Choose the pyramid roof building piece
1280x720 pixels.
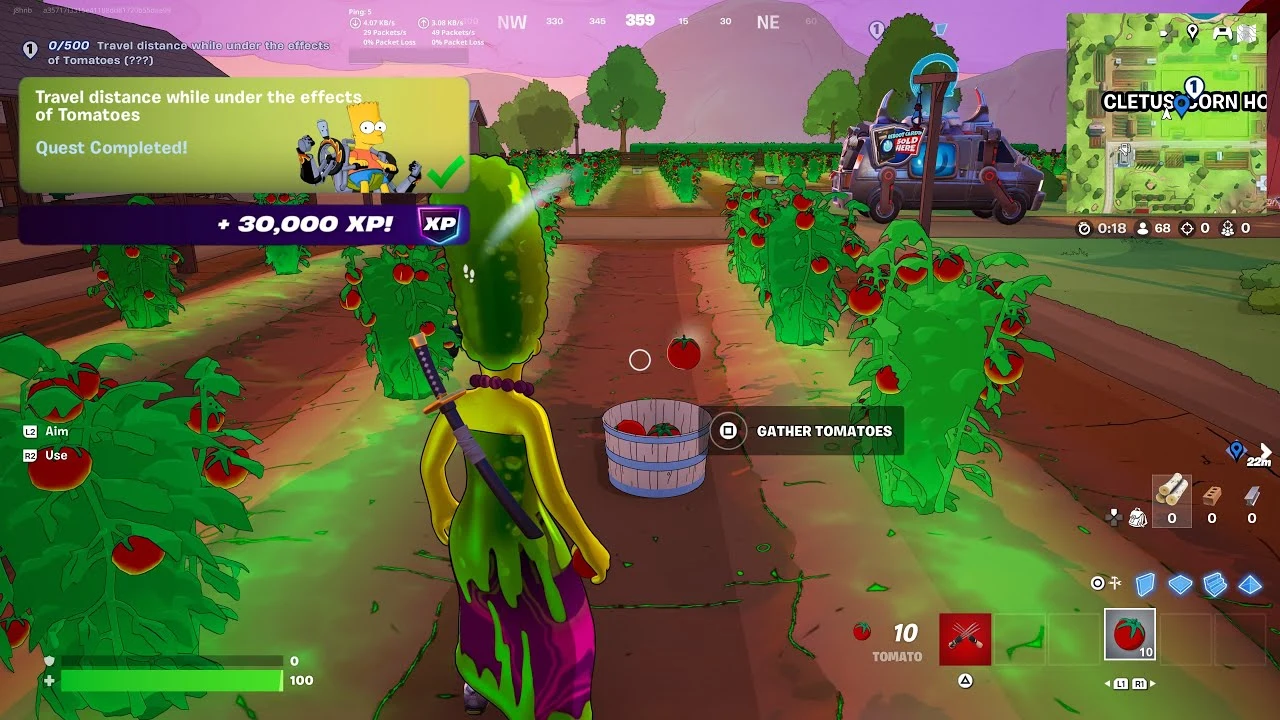tap(1250, 585)
